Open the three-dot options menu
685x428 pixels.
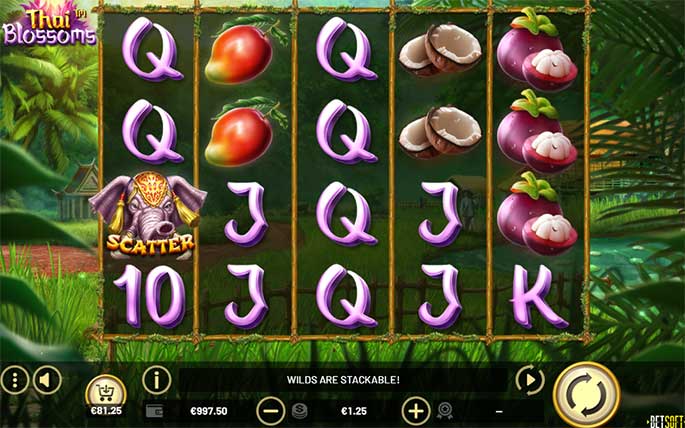click(14, 380)
